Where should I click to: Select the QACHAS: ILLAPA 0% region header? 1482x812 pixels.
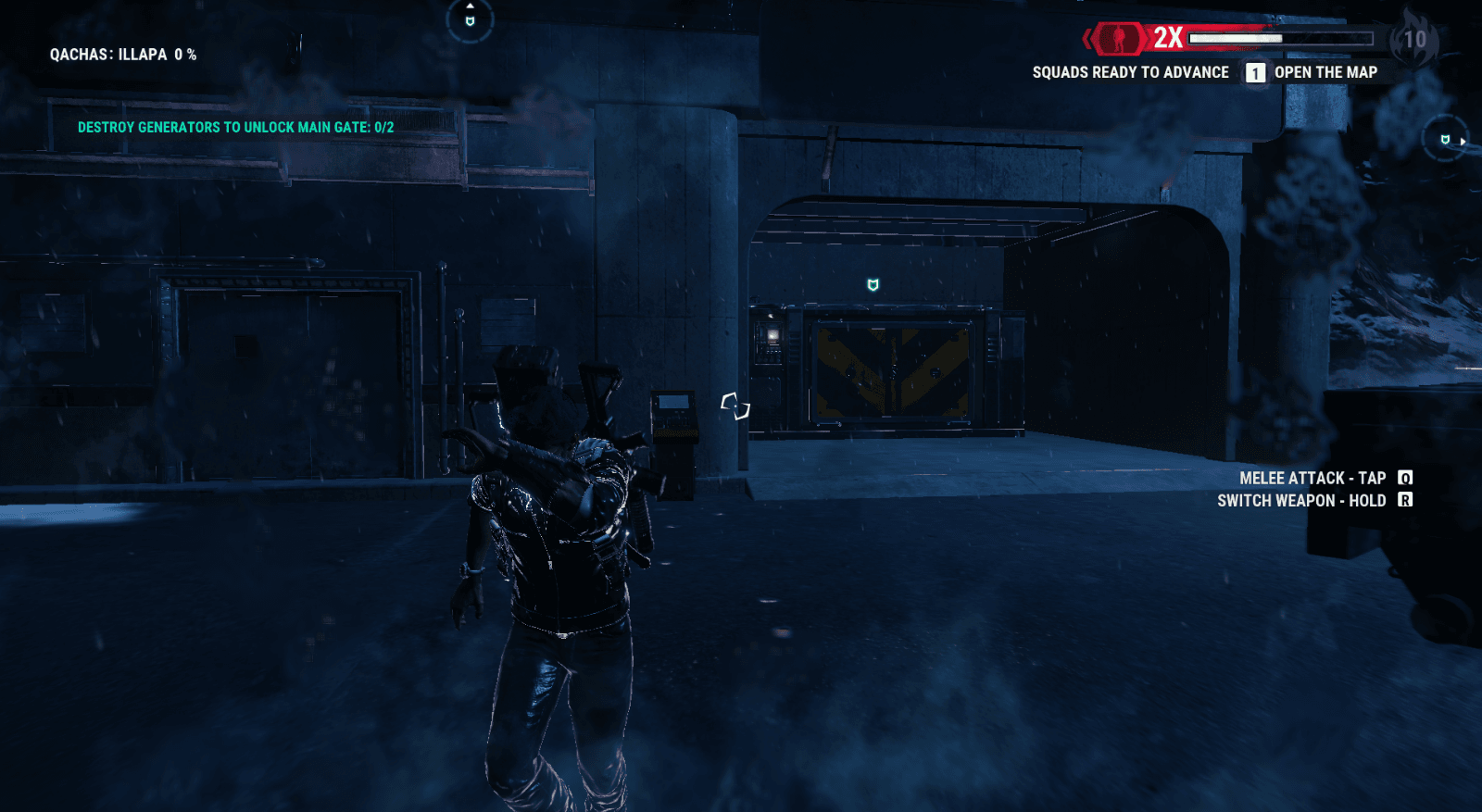point(123,54)
